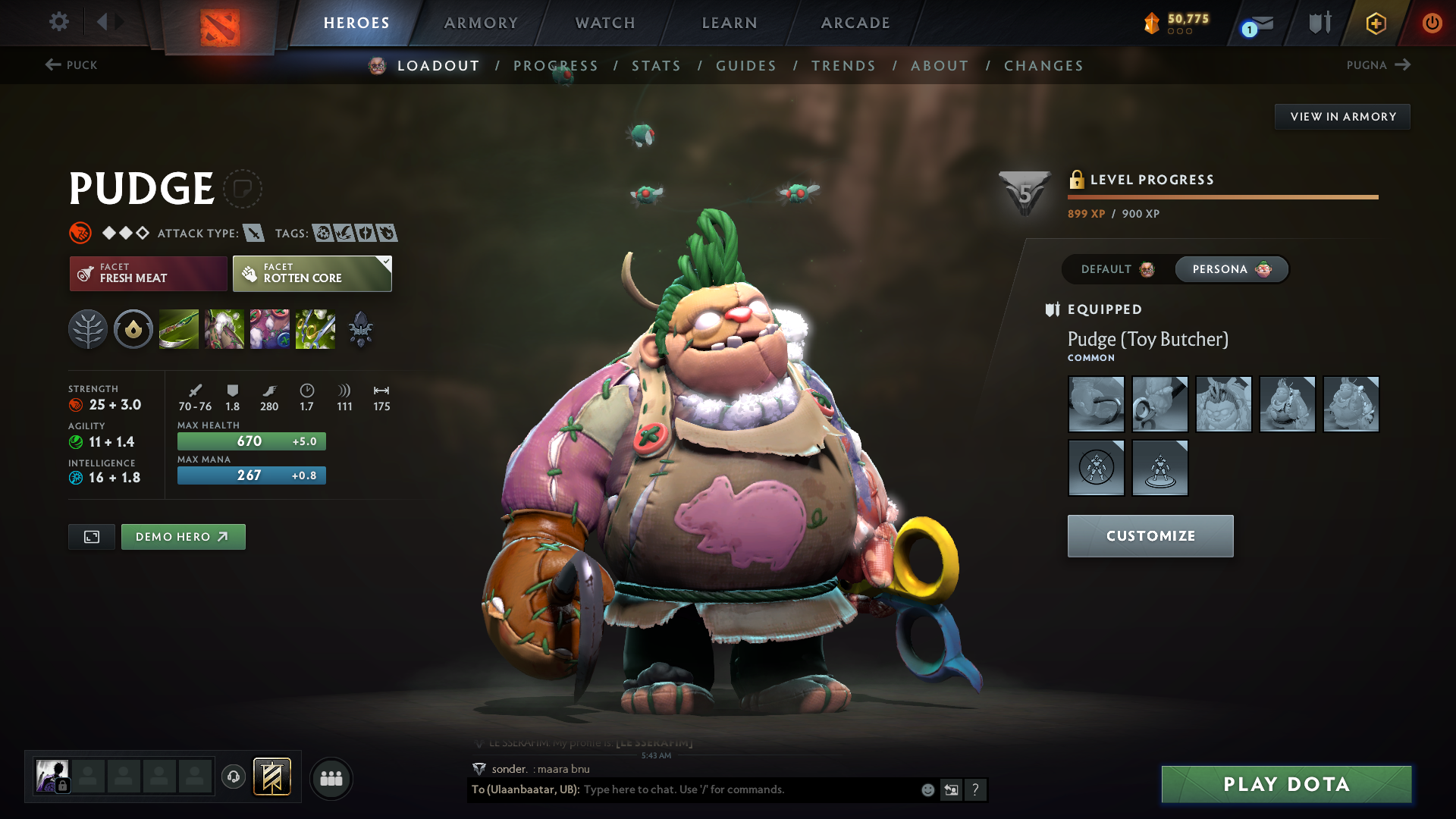
Task: Enable the Rotten Core facet
Action: 311,274
